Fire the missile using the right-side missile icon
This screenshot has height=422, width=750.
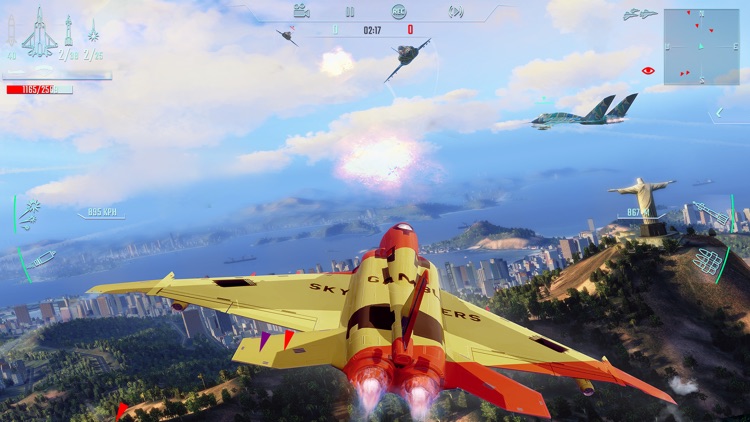709,213
